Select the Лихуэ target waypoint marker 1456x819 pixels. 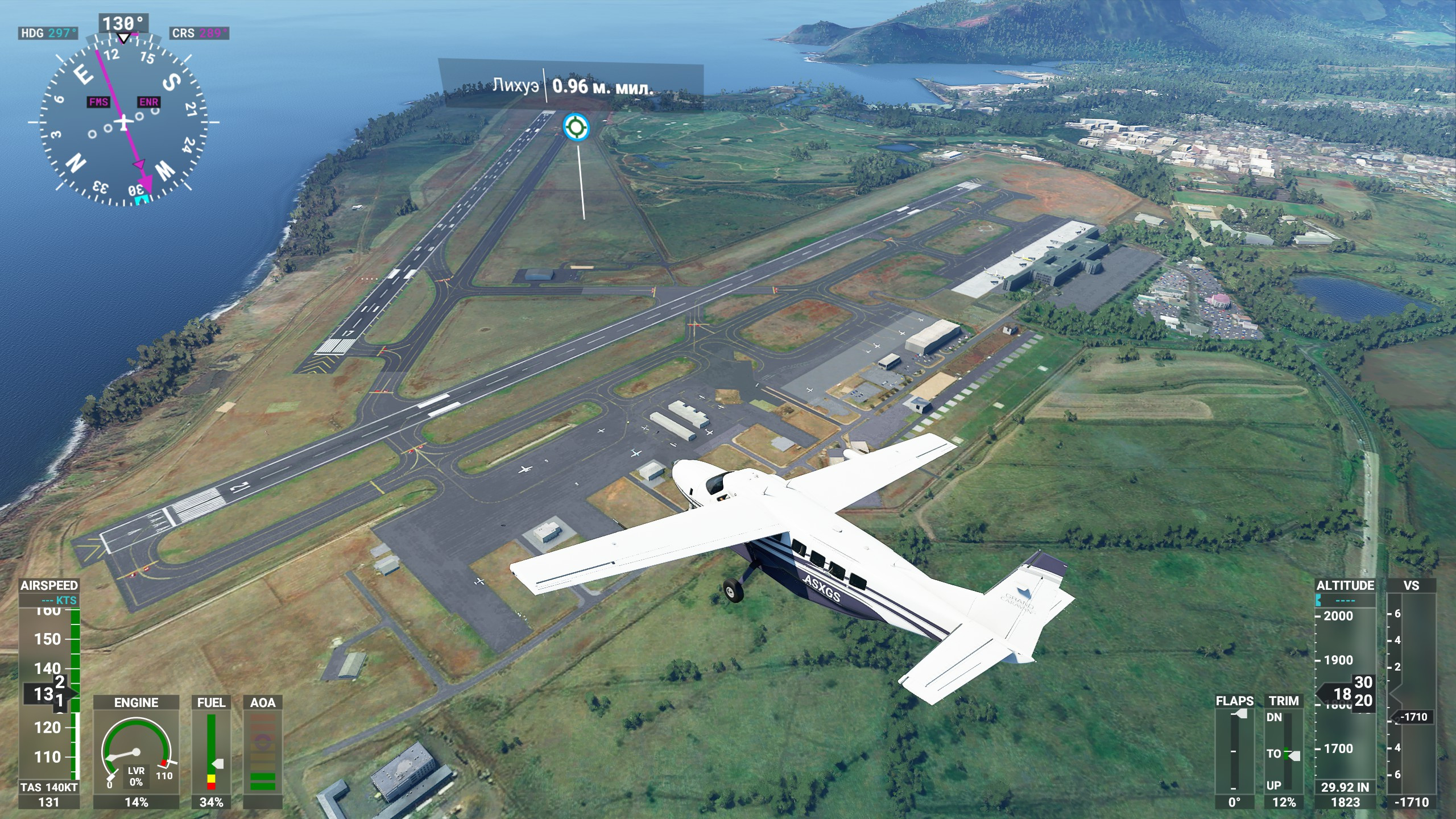pyautogui.click(x=576, y=126)
